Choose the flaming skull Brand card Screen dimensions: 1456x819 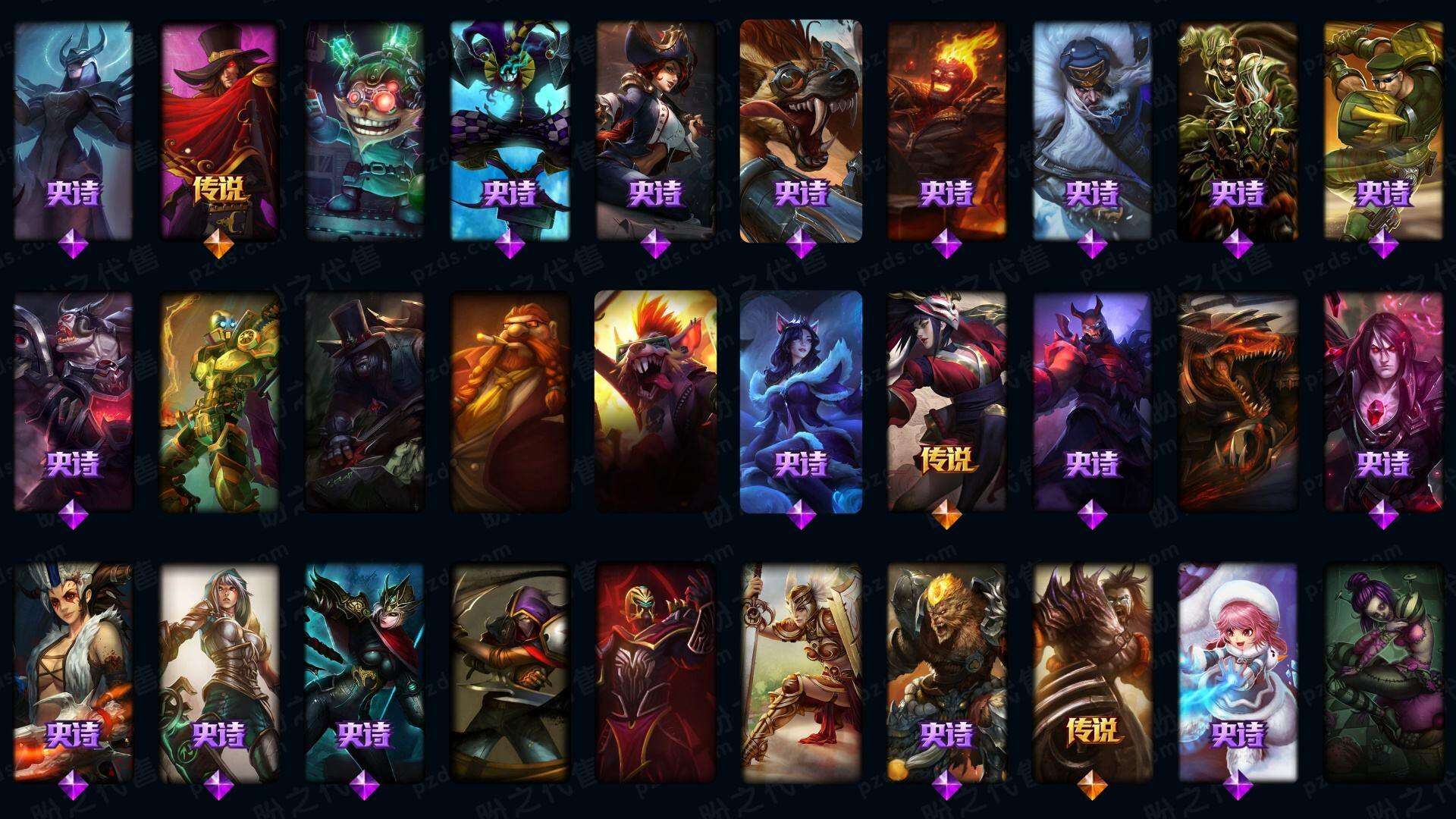(946, 129)
